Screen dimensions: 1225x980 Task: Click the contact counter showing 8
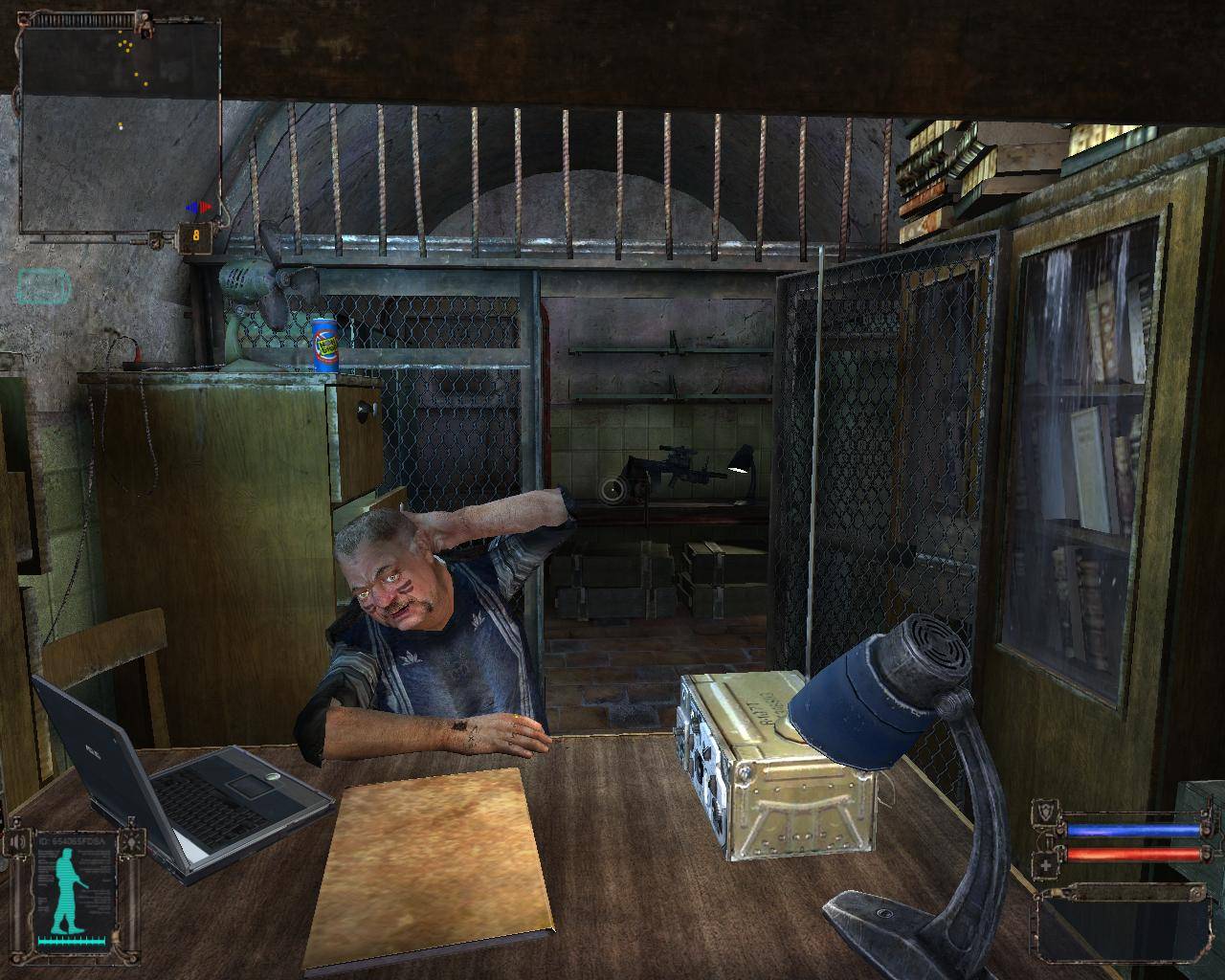pos(196,235)
